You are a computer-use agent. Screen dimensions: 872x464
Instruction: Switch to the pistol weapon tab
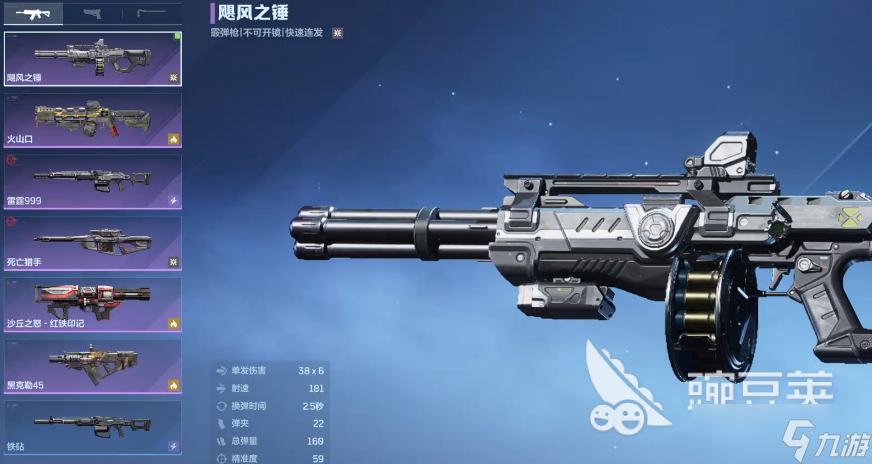(93, 13)
